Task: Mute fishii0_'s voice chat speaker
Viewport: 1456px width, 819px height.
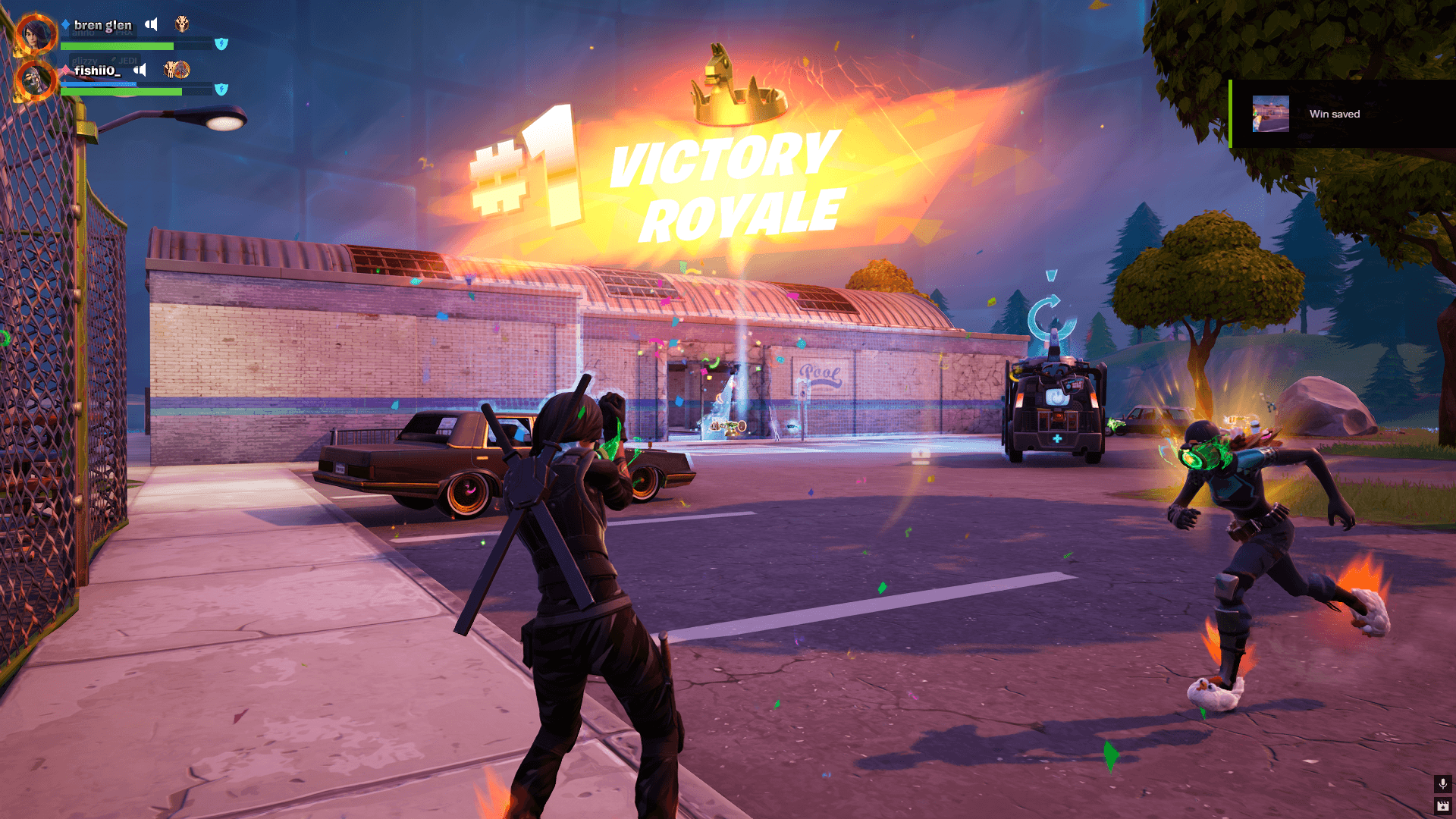Action: (140, 71)
